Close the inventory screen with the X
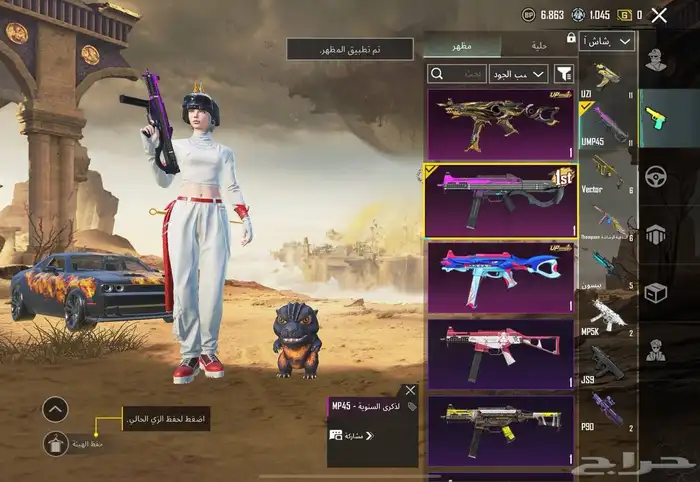Screen dimensions: 700x482 pos(659,15)
